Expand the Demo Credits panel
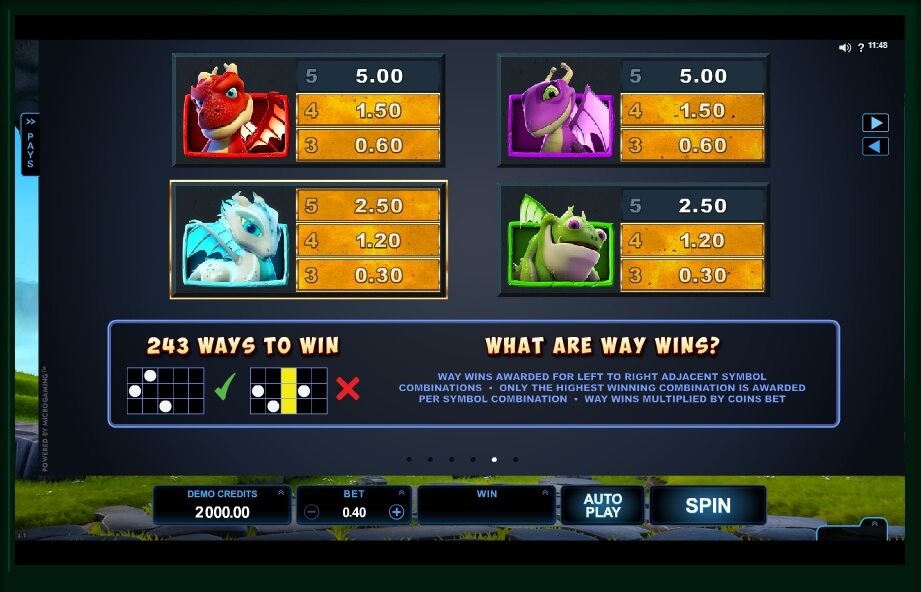Image resolution: width=921 pixels, height=592 pixels. click(x=280, y=492)
